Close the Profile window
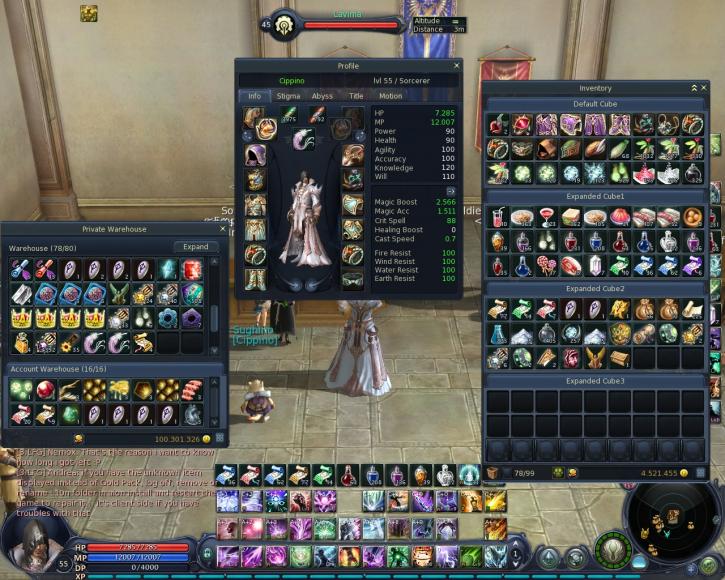The image size is (725, 580). [457, 66]
